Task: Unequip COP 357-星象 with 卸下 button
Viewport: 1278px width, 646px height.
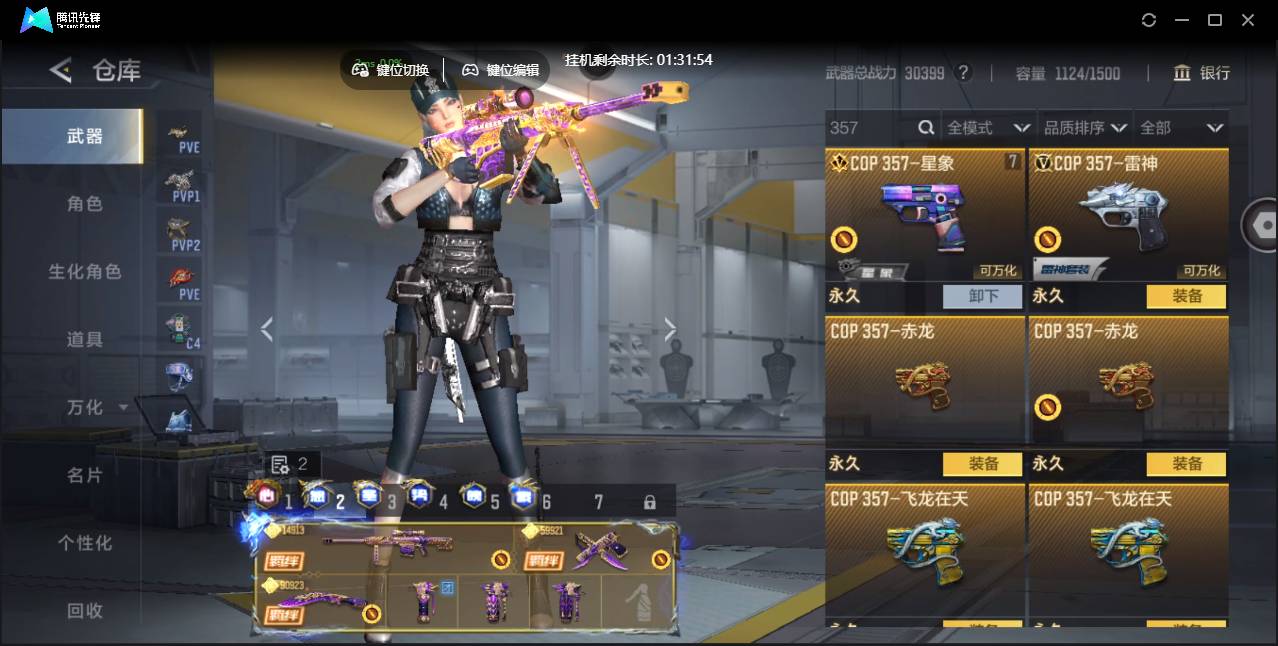Action: (982, 296)
